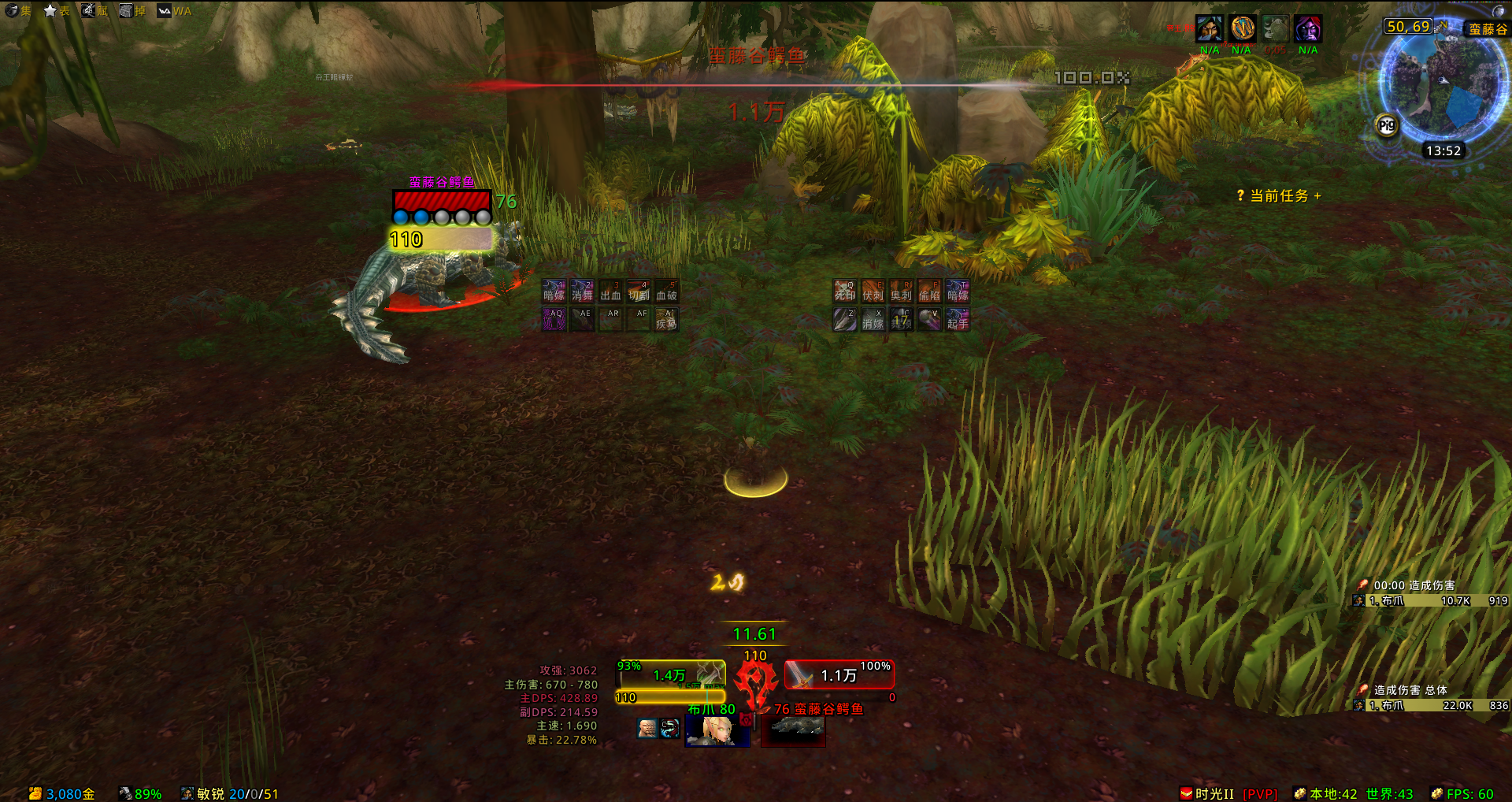
Task: Activate the 血破 ability icon
Action: coord(667,291)
